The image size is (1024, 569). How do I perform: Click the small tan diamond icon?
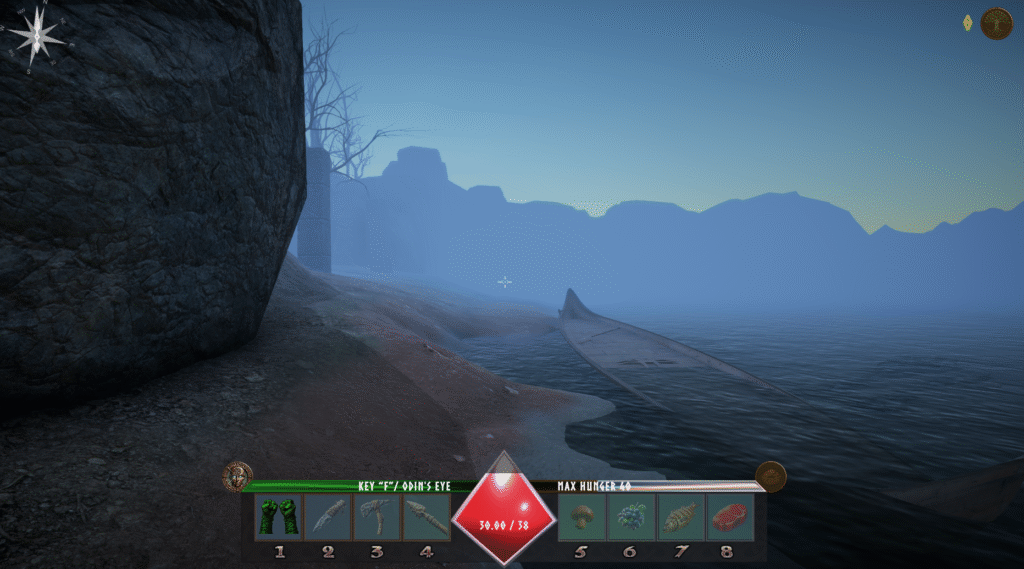pos(966,22)
